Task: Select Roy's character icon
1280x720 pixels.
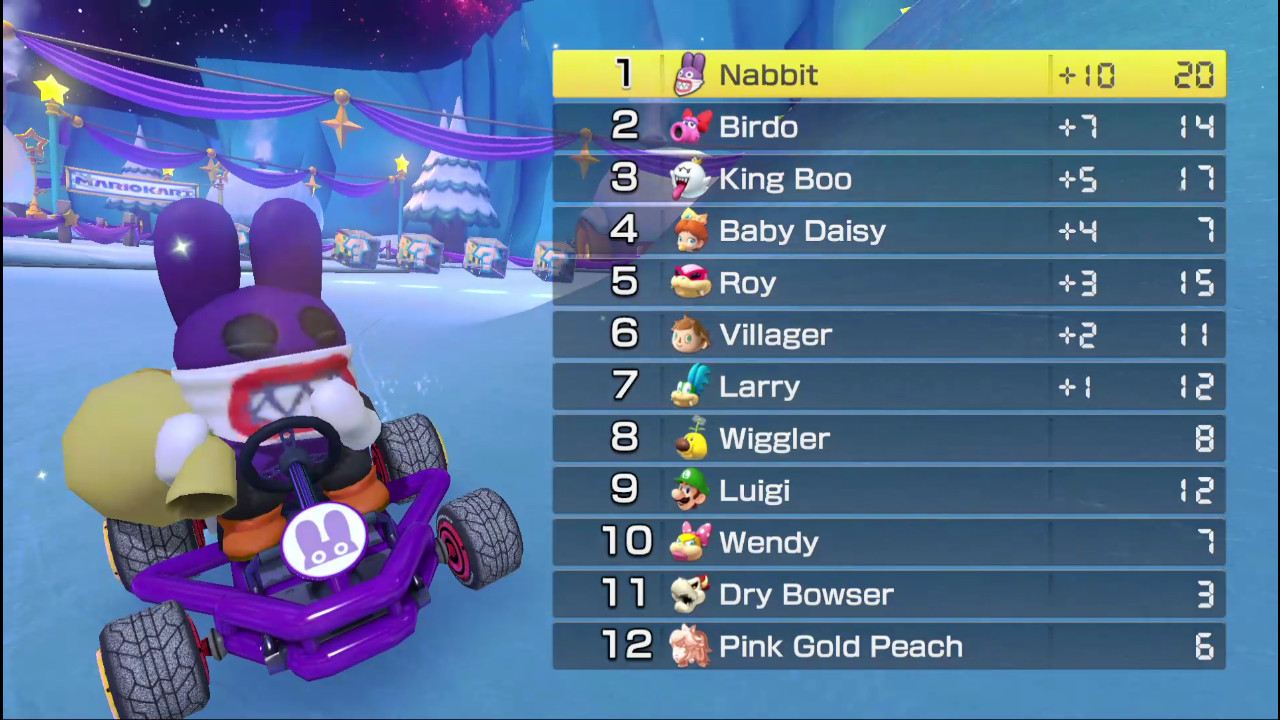Action: pyautogui.click(x=690, y=282)
